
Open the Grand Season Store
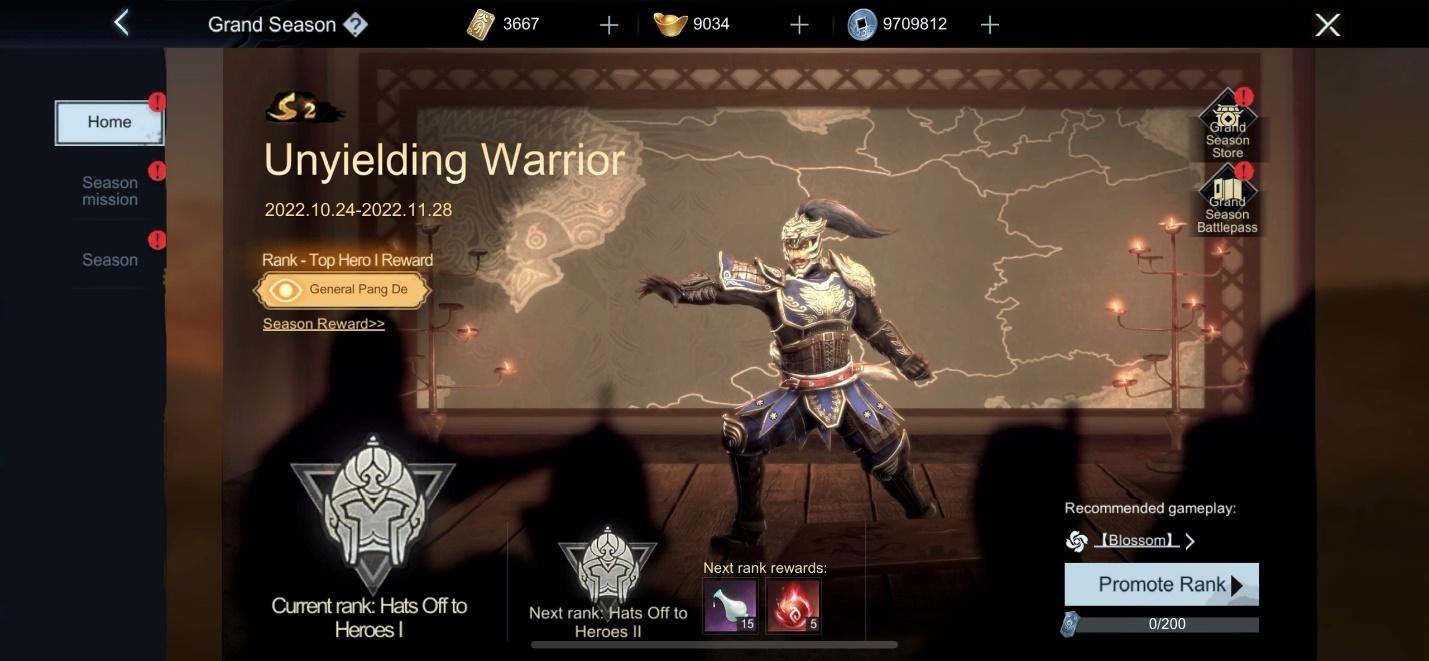1227,127
